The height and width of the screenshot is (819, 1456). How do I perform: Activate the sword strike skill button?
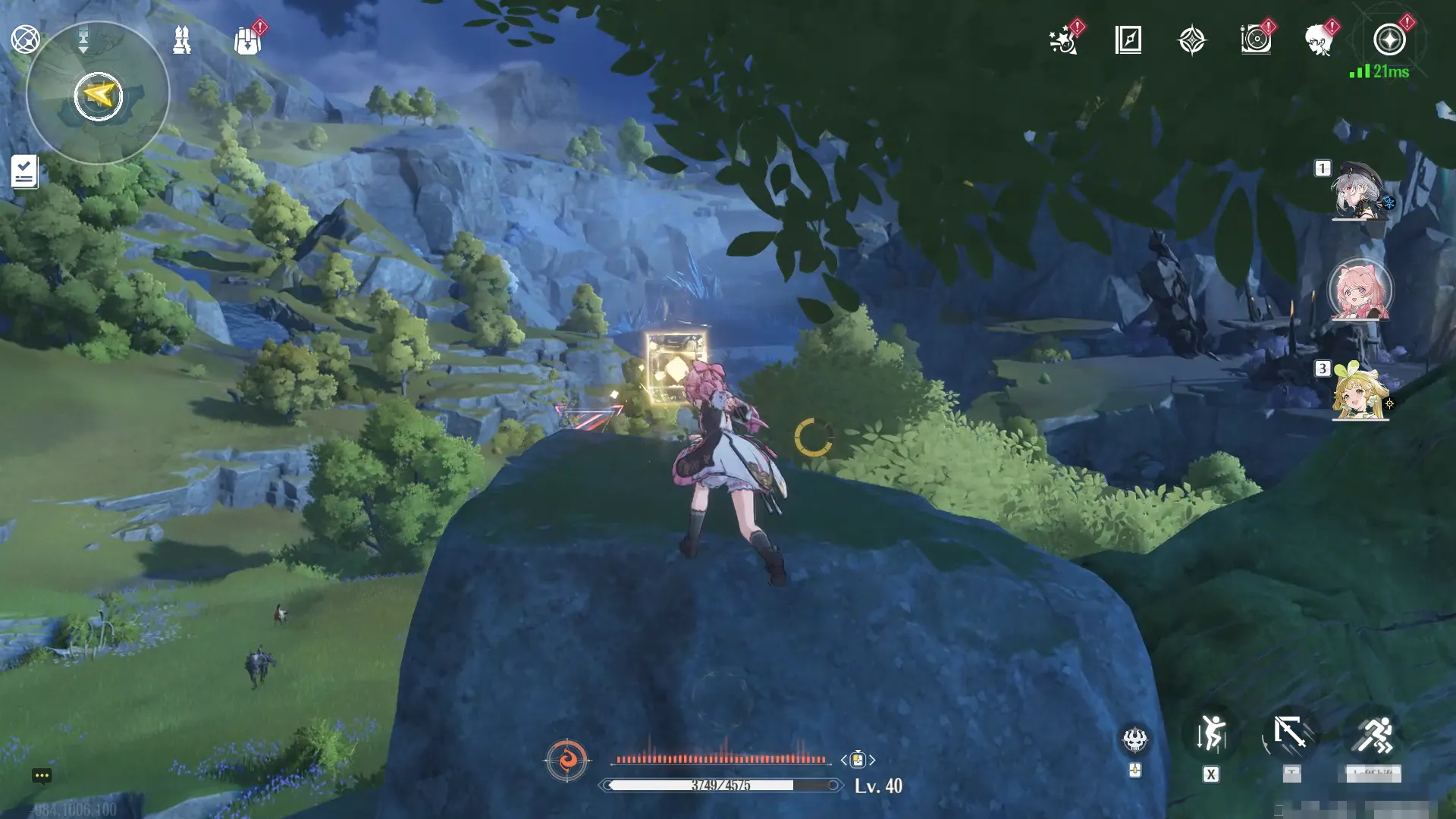[1291, 734]
